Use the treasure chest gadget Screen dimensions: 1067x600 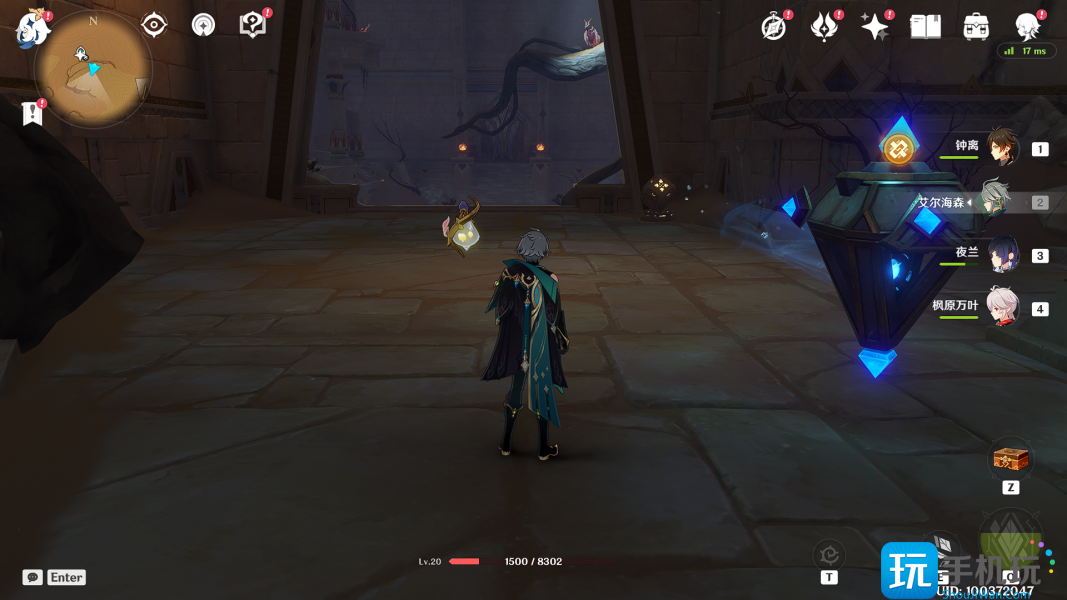tap(1010, 459)
